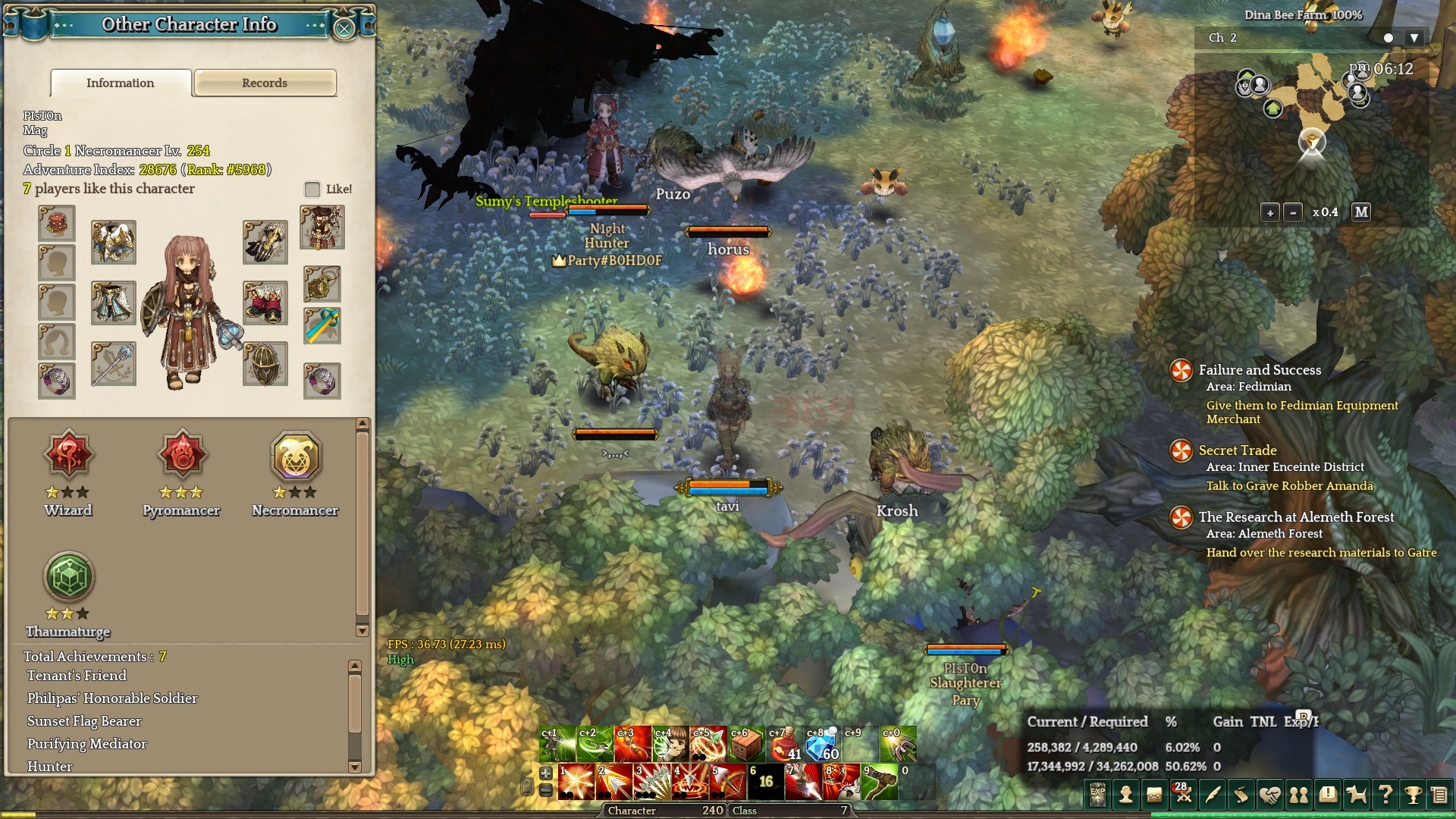Tick the Like! checkbox
Image resolution: width=1456 pixels, height=819 pixels.
click(312, 189)
